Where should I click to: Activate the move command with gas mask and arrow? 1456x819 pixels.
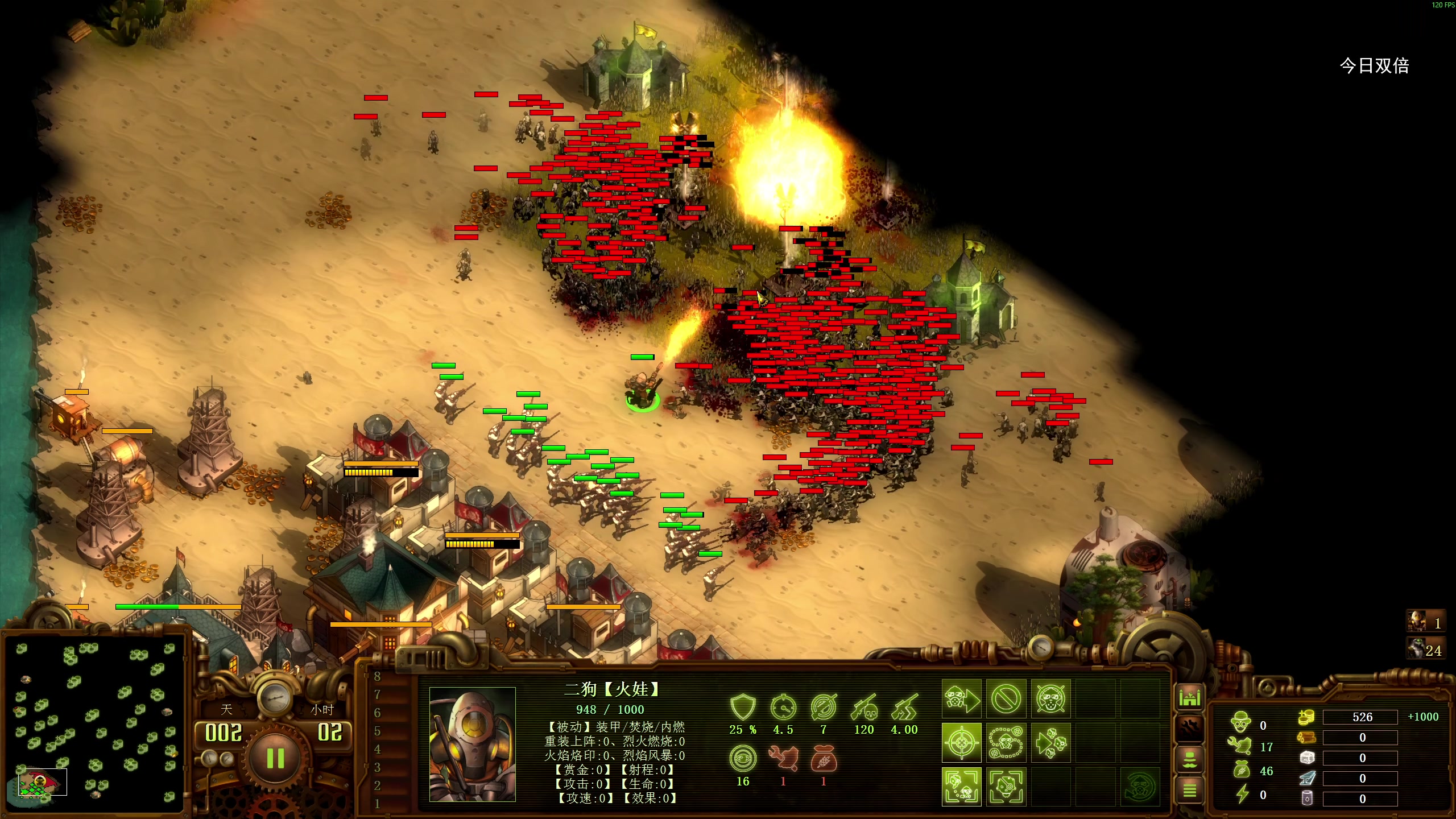pyautogui.click(x=961, y=698)
